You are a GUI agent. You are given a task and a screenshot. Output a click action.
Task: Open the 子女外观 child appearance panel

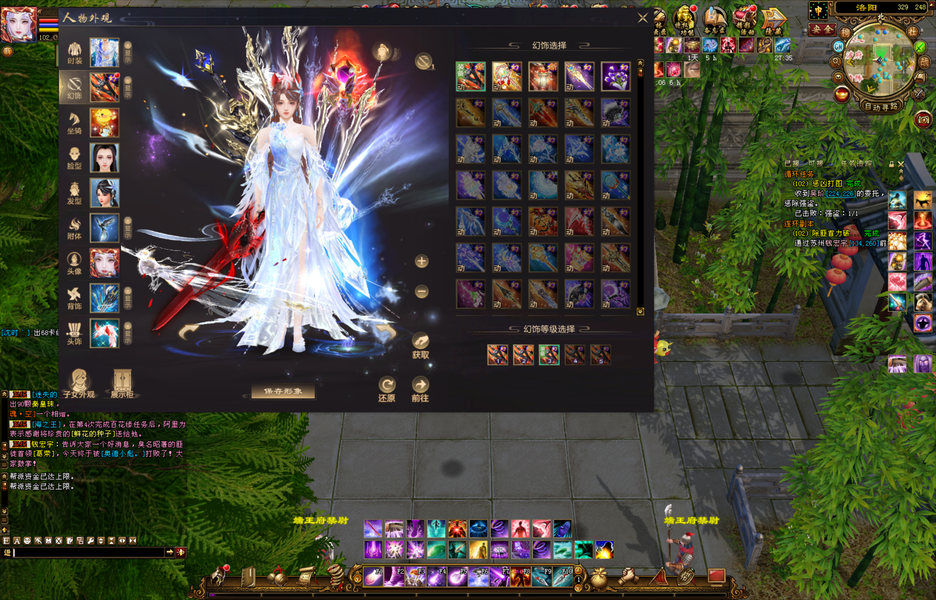coord(80,384)
